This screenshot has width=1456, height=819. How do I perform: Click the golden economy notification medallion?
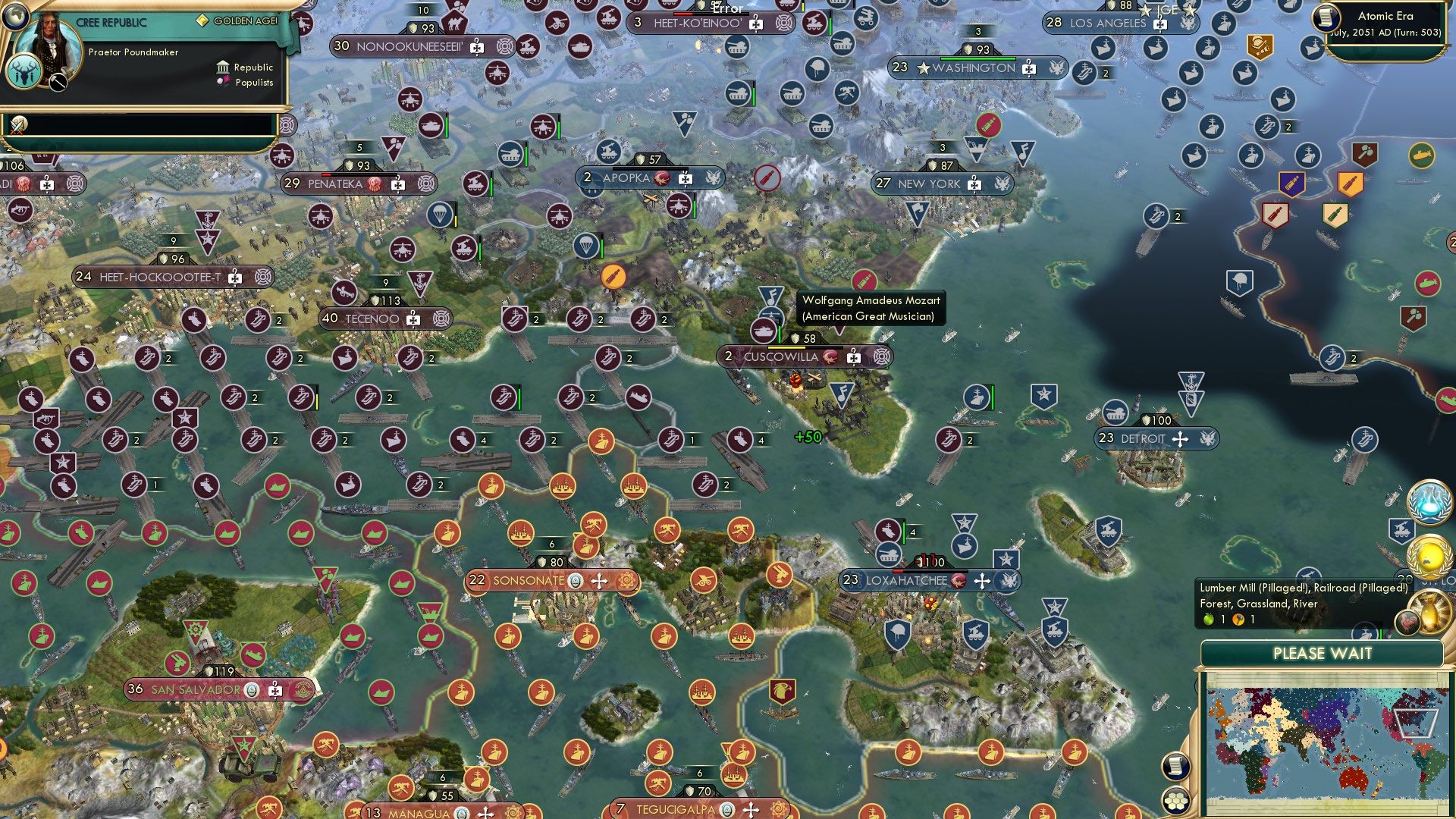tap(1431, 556)
